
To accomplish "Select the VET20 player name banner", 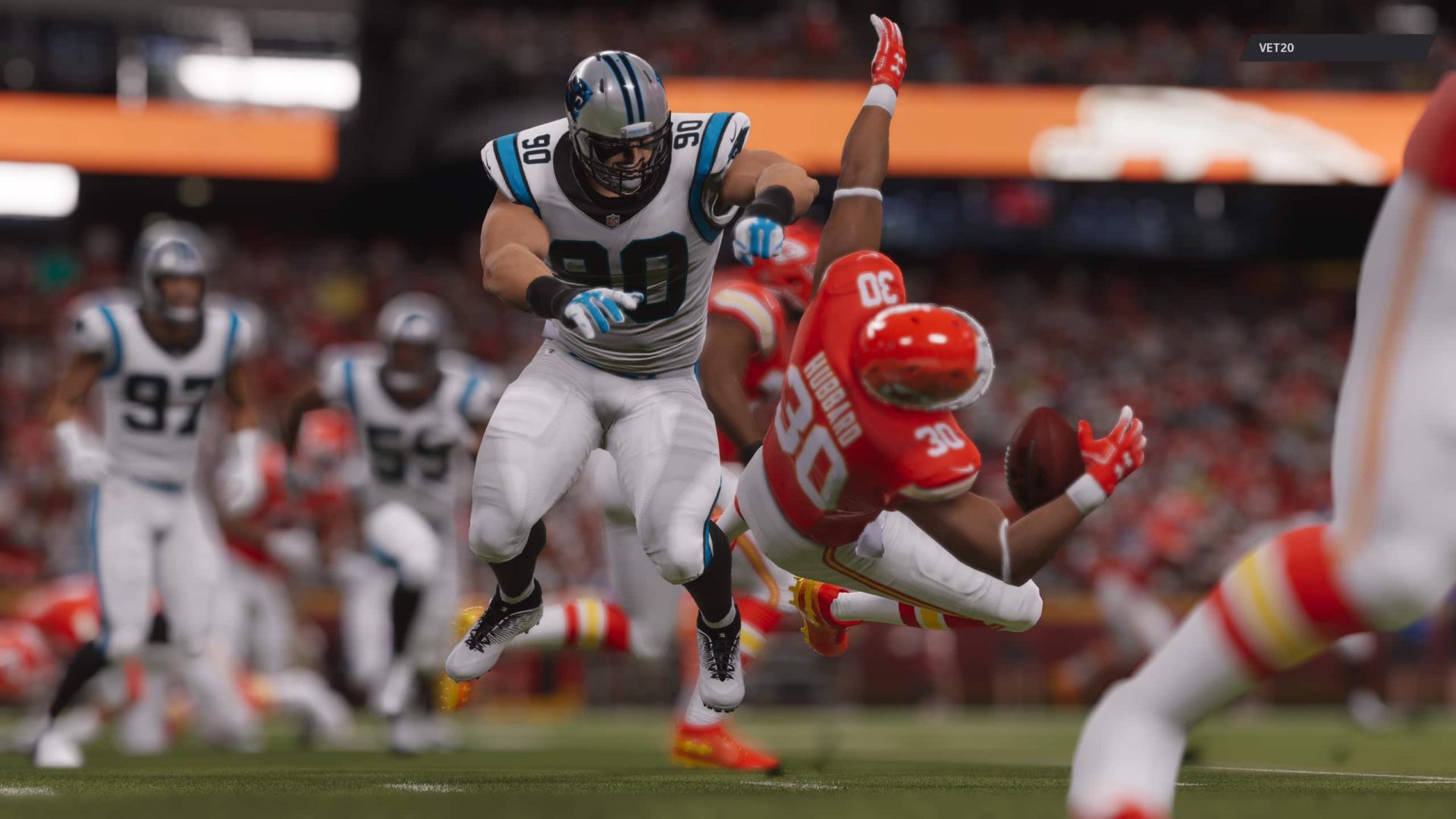I will [x=1336, y=48].
